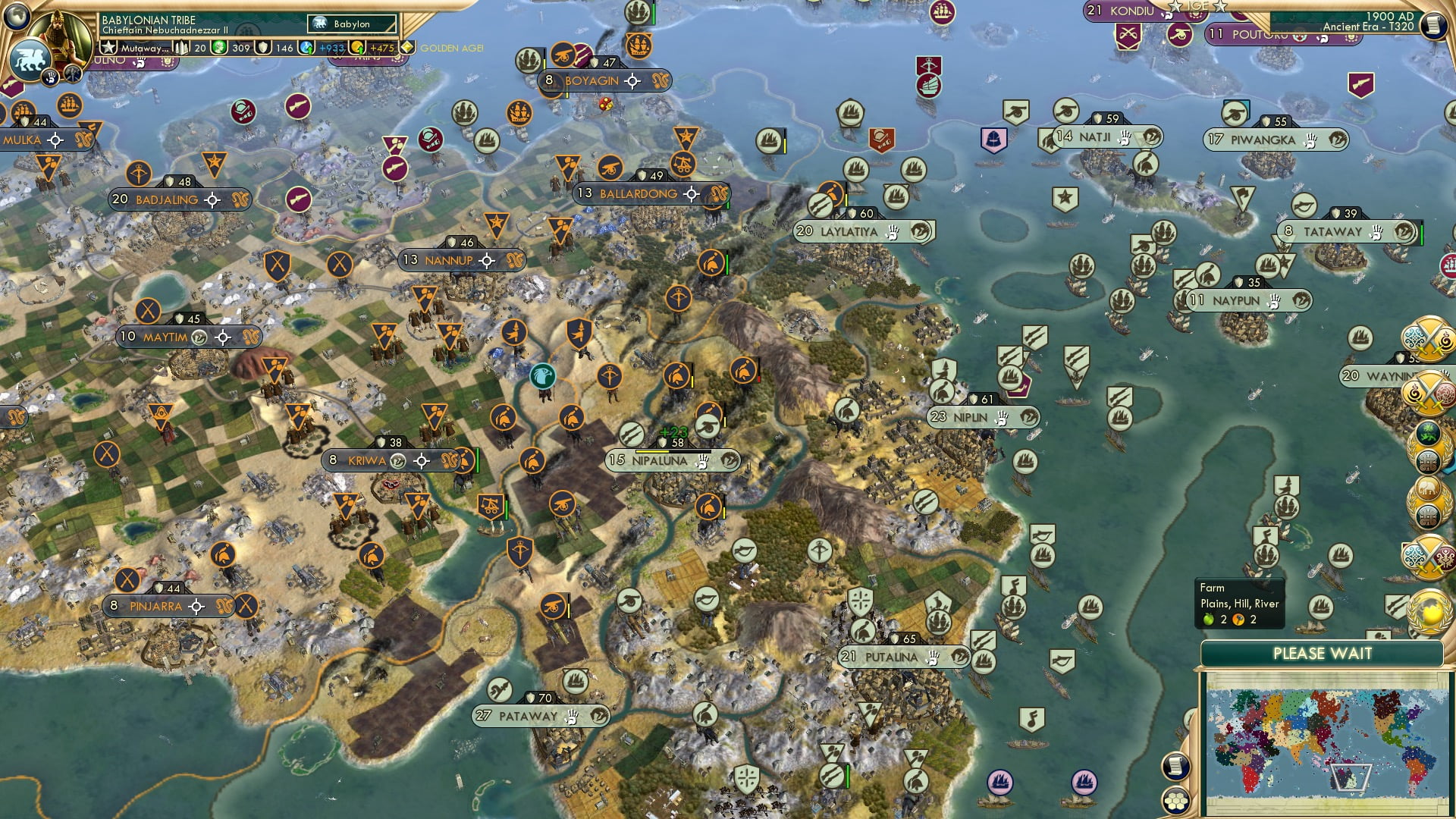The image size is (1456, 819).
Task: Open the notifications scroll beside the minimap
Action: (1176, 765)
